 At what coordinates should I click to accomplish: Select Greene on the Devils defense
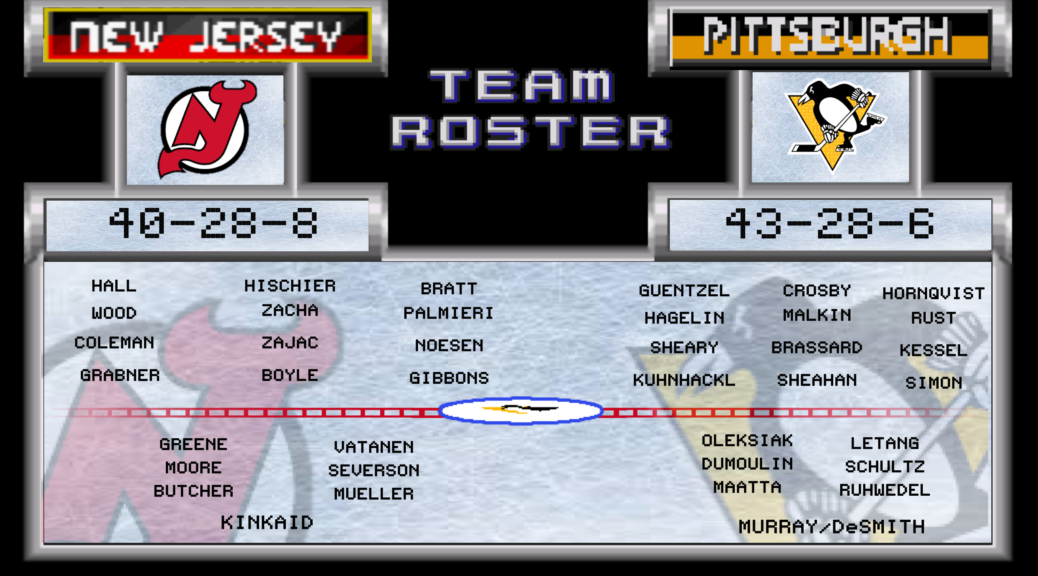tap(193, 444)
